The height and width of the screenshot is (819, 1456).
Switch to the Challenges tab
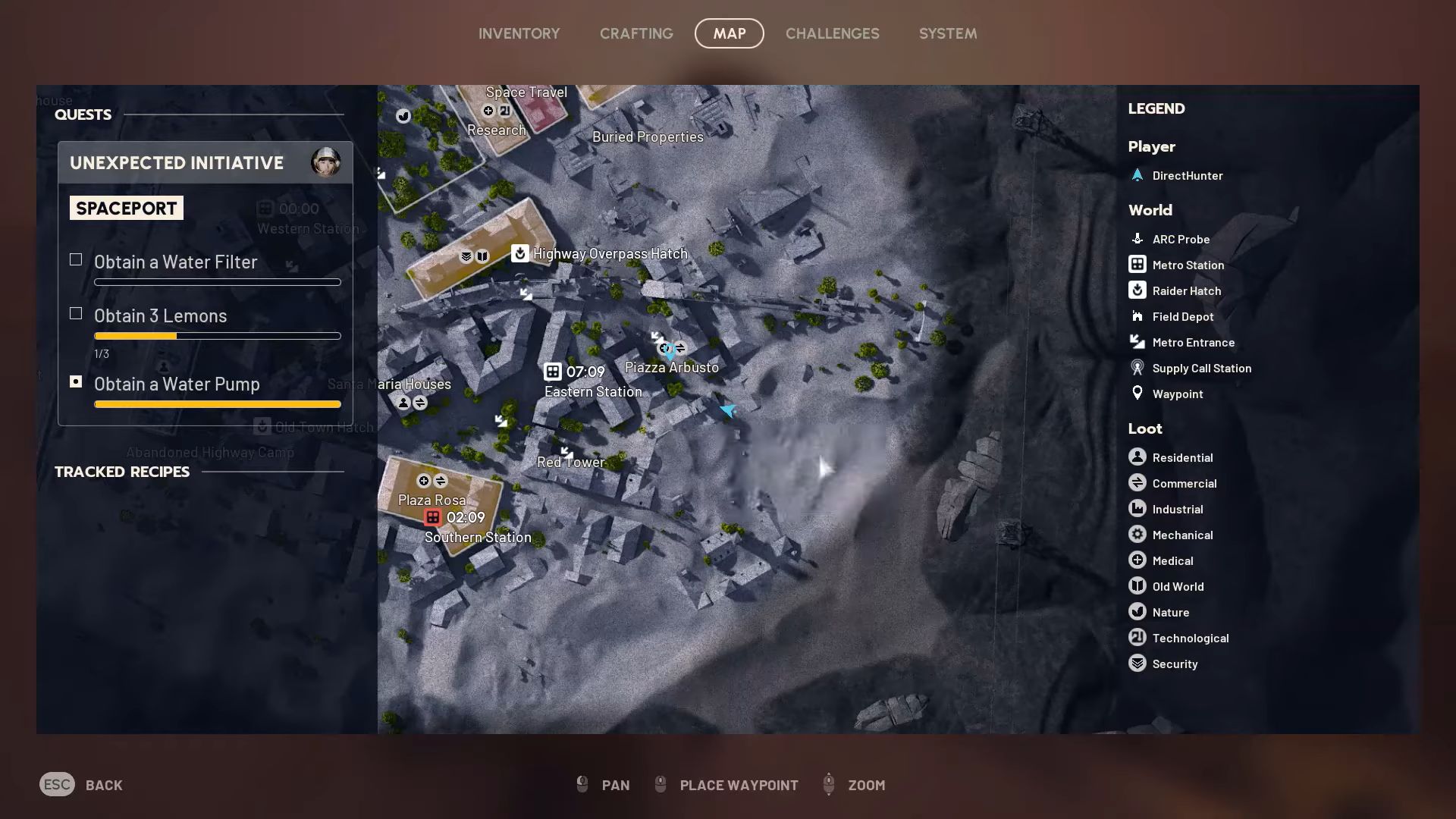click(833, 33)
